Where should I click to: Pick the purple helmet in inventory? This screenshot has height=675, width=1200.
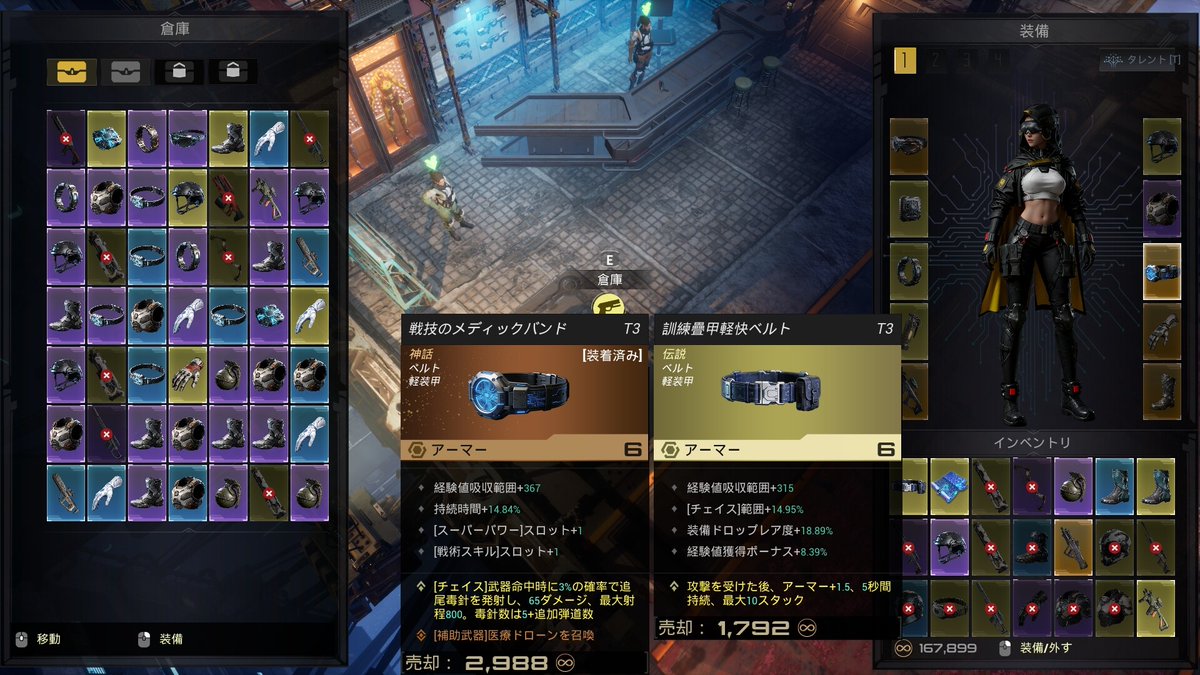[x=950, y=547]
